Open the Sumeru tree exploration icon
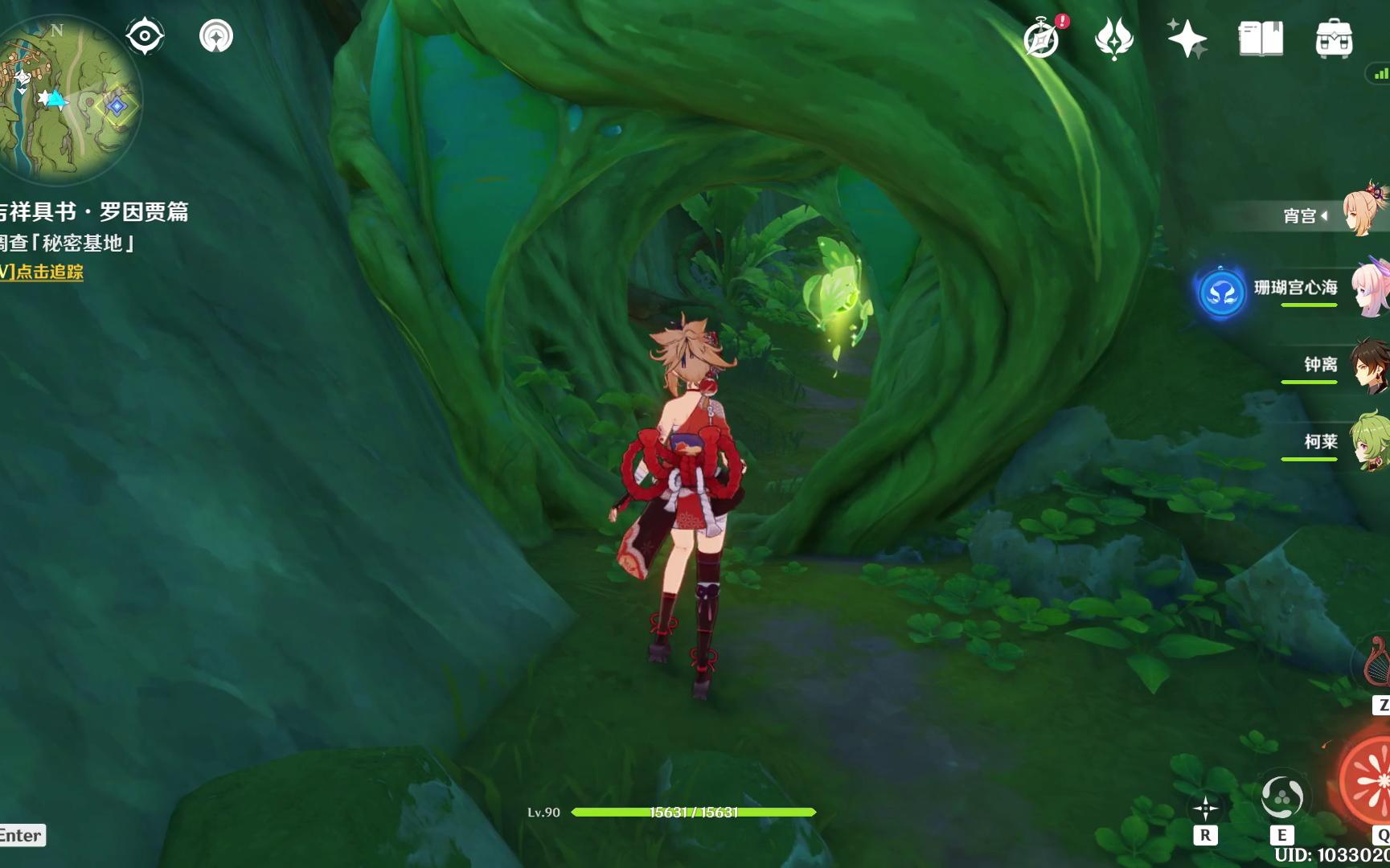The image size is (1390, 868). 216,36
